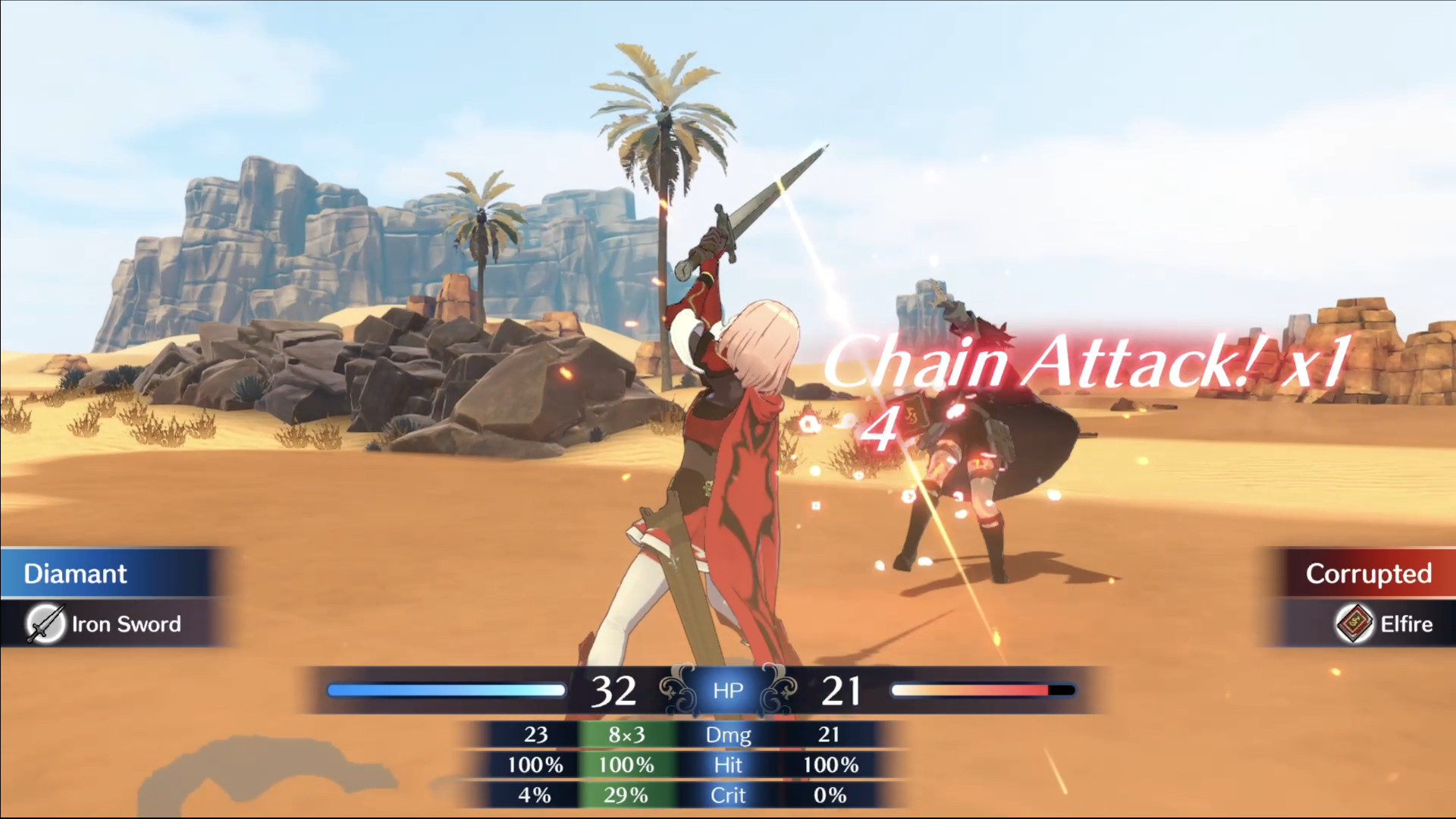Expand the Dmg stat row
The width and height of the screenshot is (1456, 819).
(x=727, y=734)
